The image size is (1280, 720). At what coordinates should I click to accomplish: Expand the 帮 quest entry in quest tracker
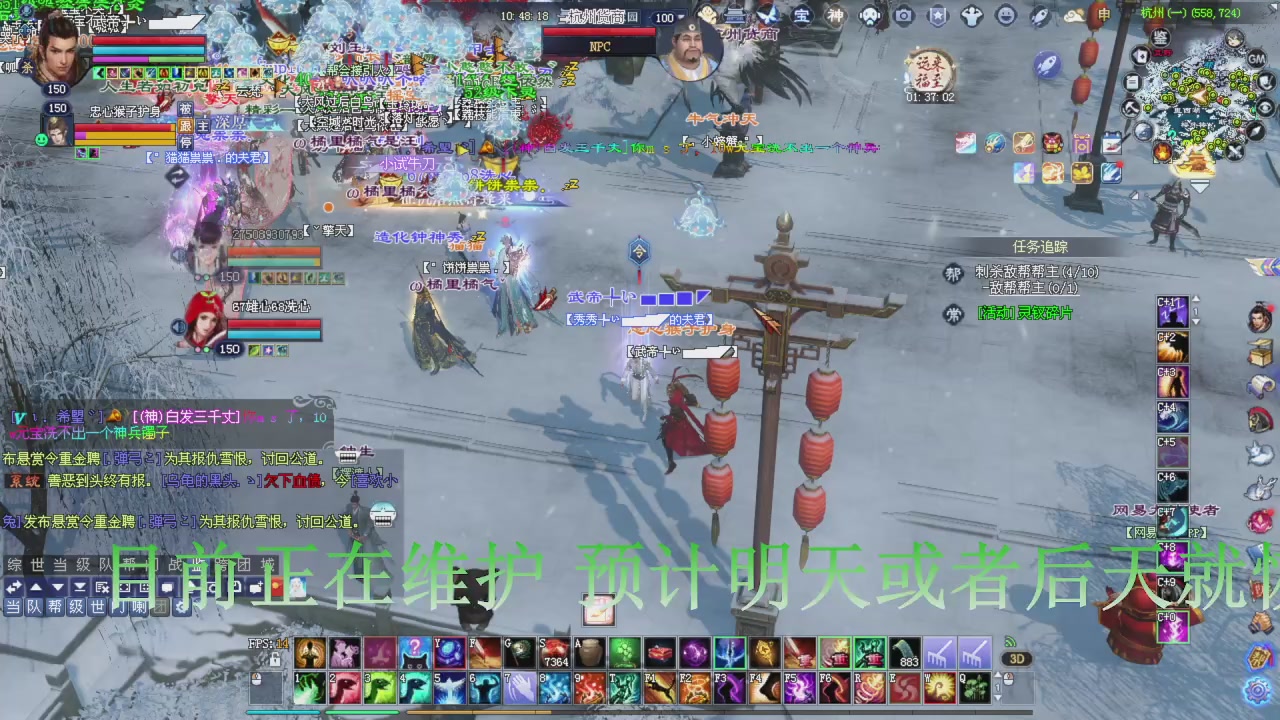[x=953, y=271]
